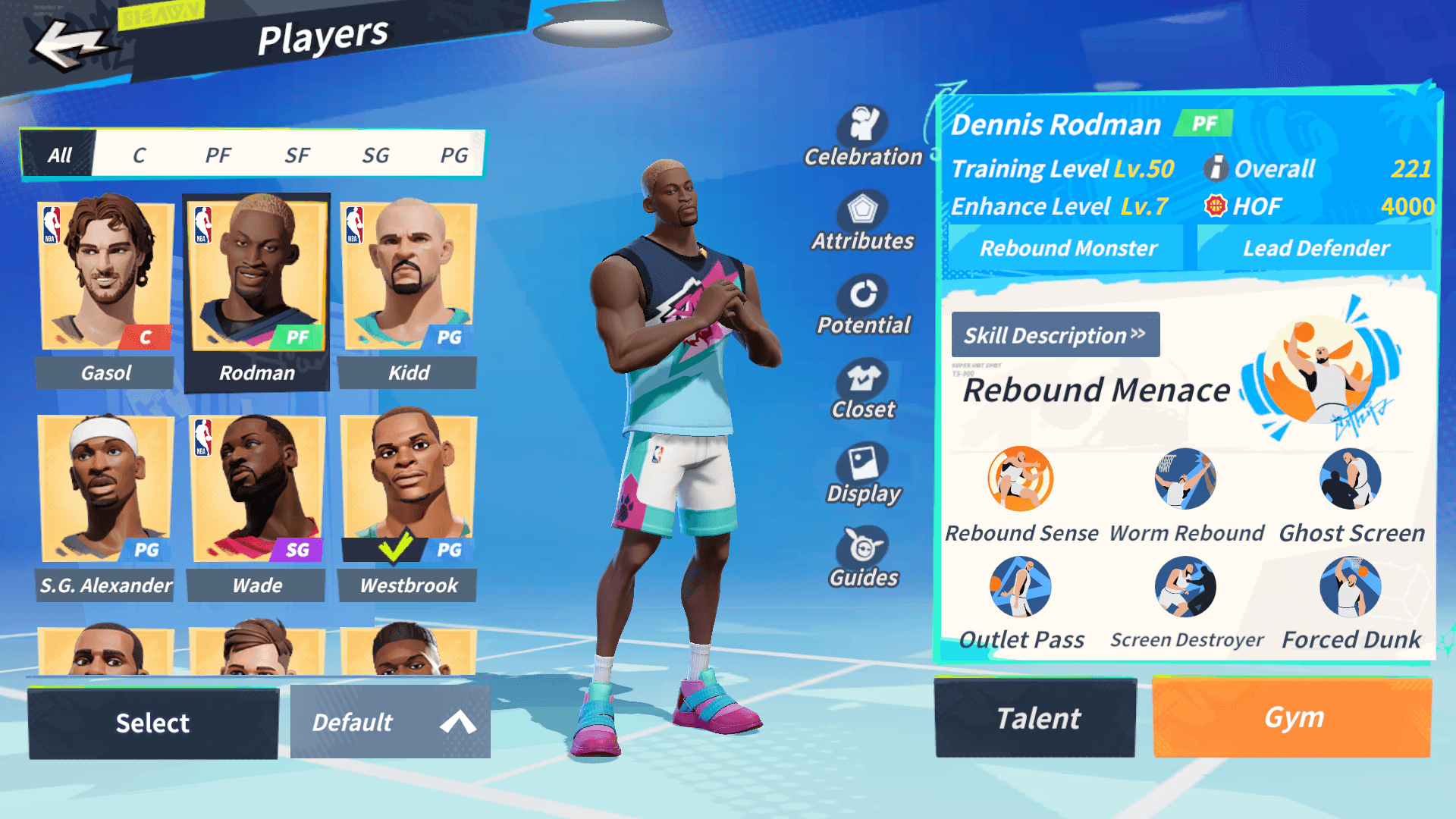Select the Worm Rebound skill icon

tap(1185, 479)
